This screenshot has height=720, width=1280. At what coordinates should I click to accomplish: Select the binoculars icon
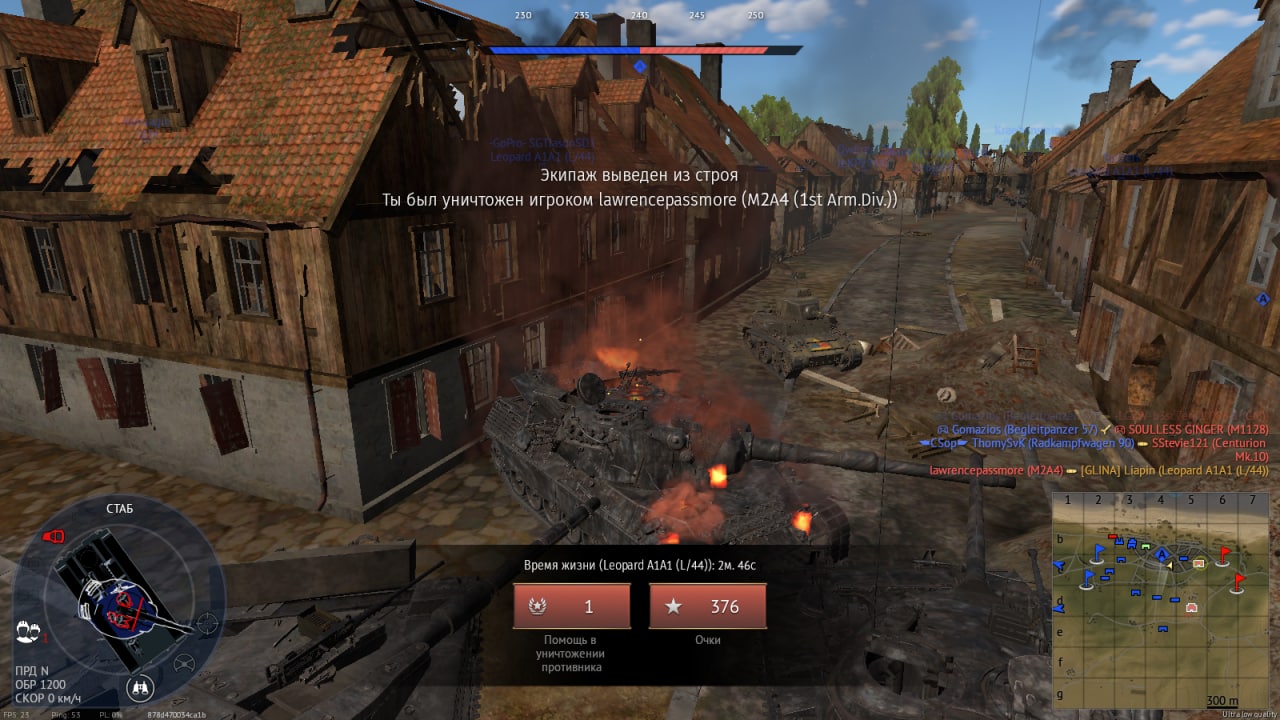click(x=140, y=688)
